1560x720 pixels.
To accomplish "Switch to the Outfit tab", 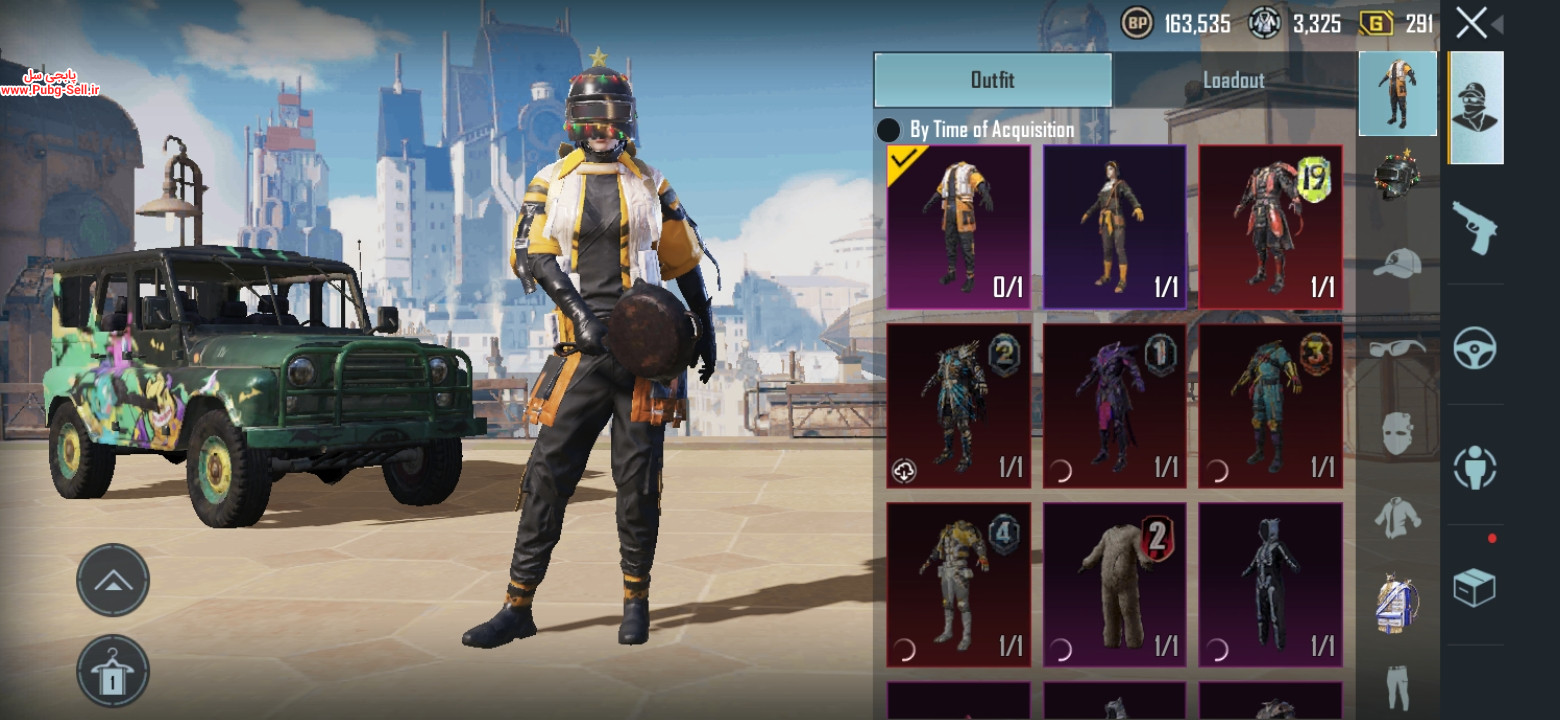I will tap(992, 80).
